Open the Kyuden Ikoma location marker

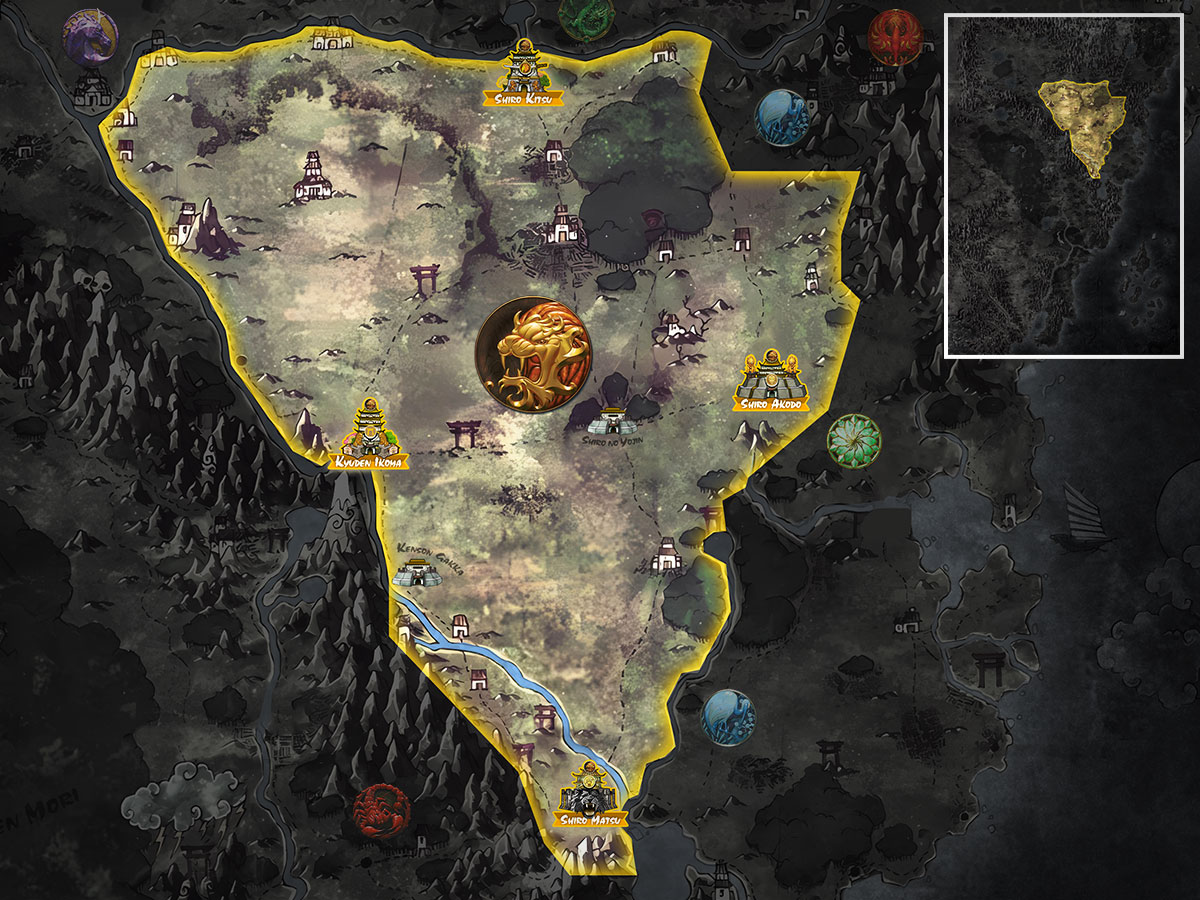pyautogui.click(x=369, y=437)
